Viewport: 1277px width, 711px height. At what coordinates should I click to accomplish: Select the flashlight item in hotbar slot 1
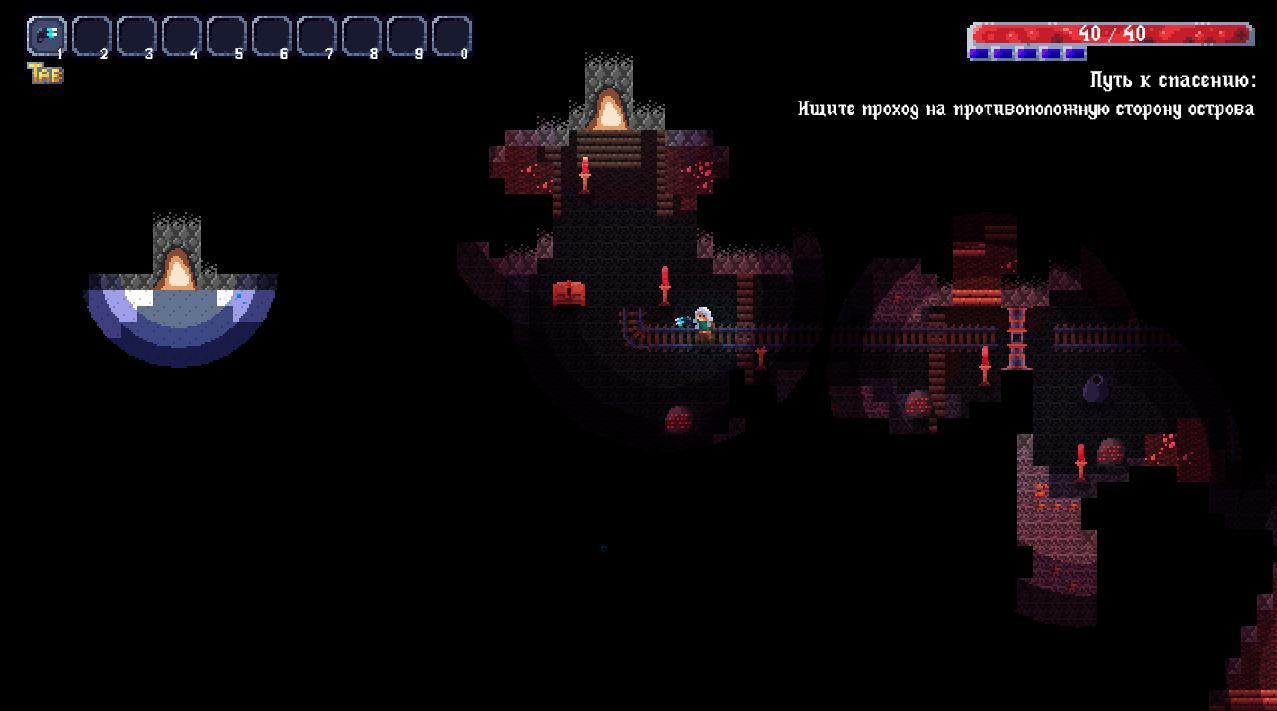(x=46, y=36)
